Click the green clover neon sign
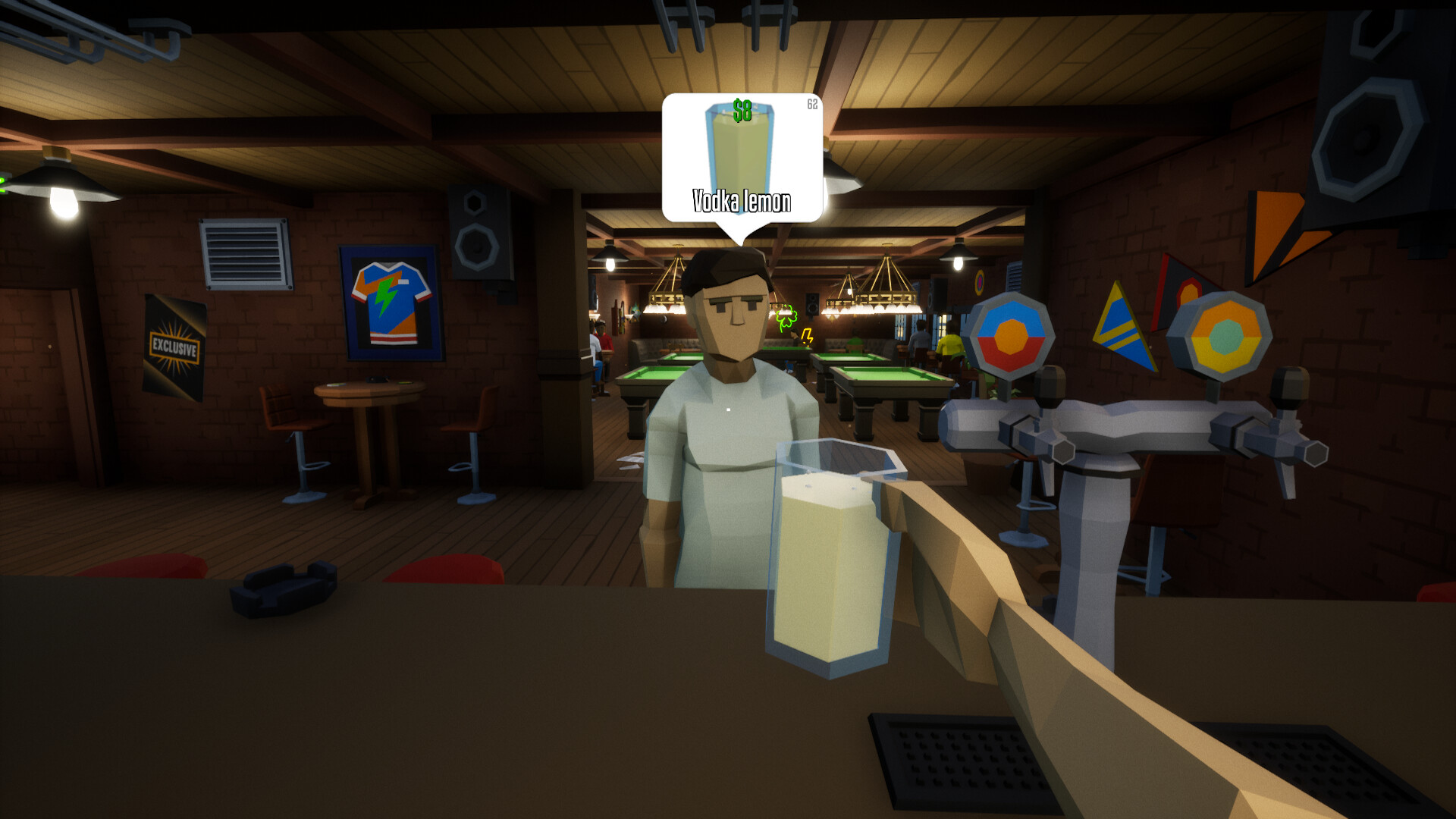This screenshot has width=1456, height=819. coord(786,315)
